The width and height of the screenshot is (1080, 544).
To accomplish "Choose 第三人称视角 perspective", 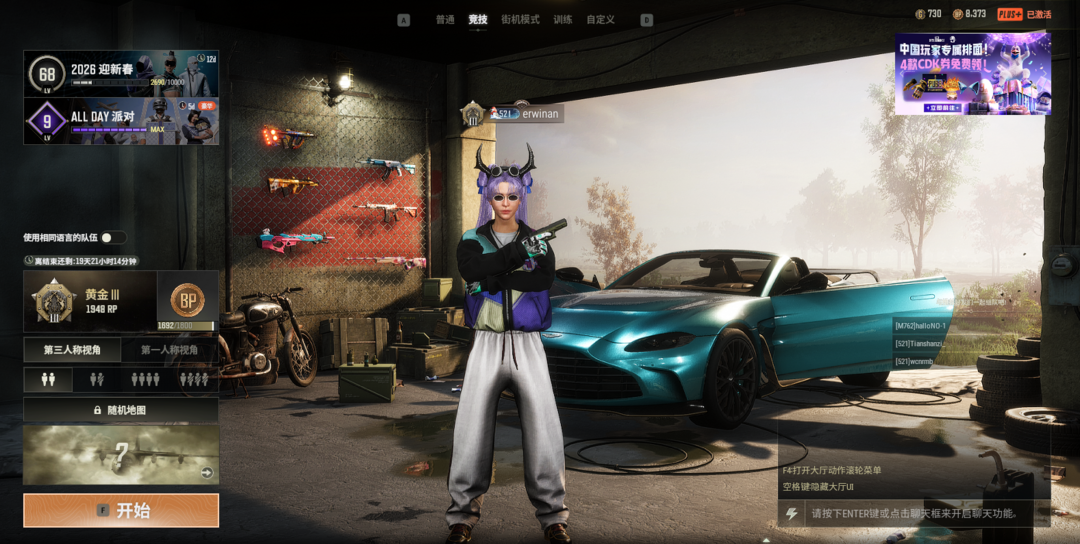I will pyautogui.click(x=72, y=350).
